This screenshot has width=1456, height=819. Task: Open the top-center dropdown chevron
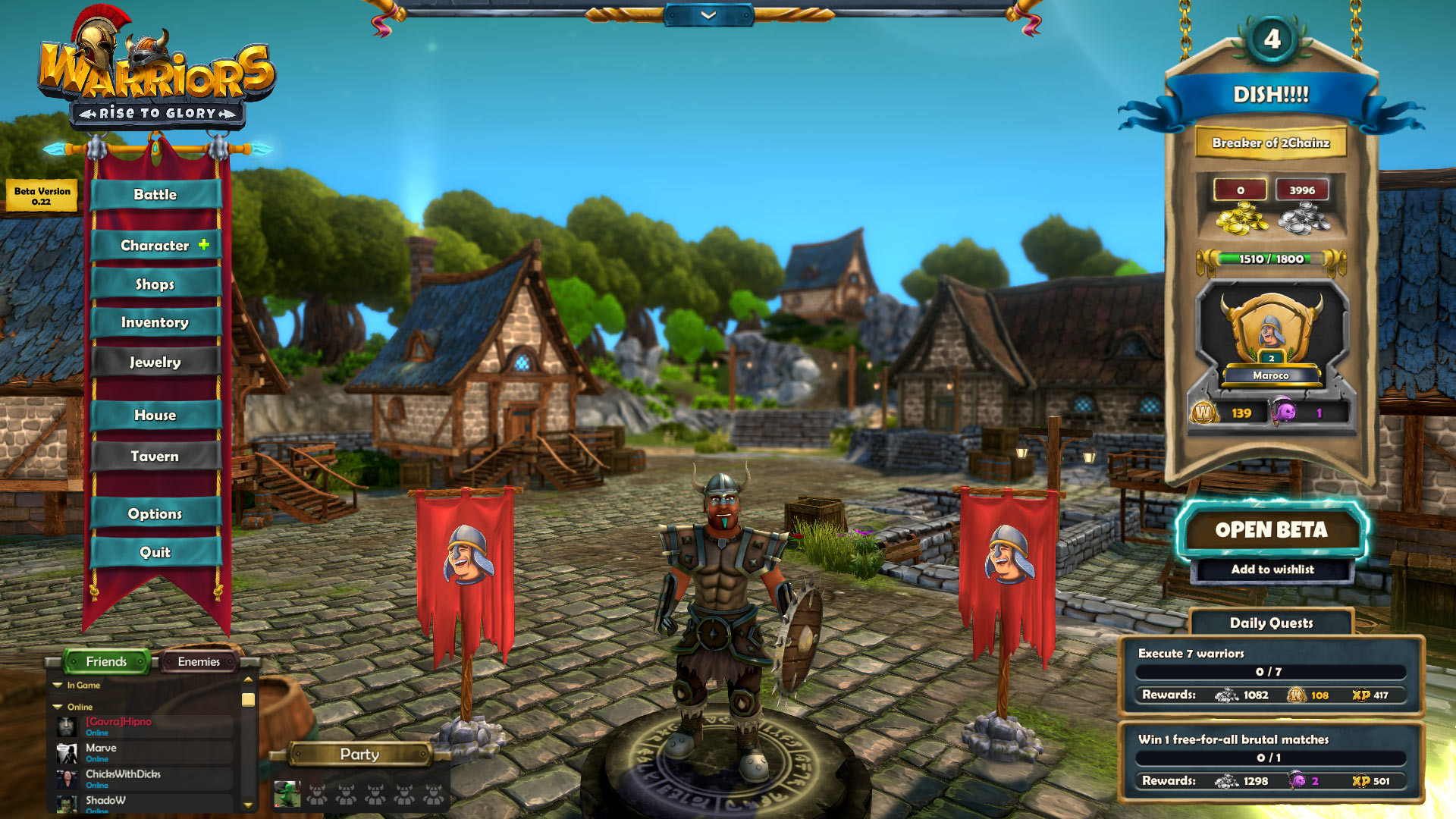coord(708,15)
